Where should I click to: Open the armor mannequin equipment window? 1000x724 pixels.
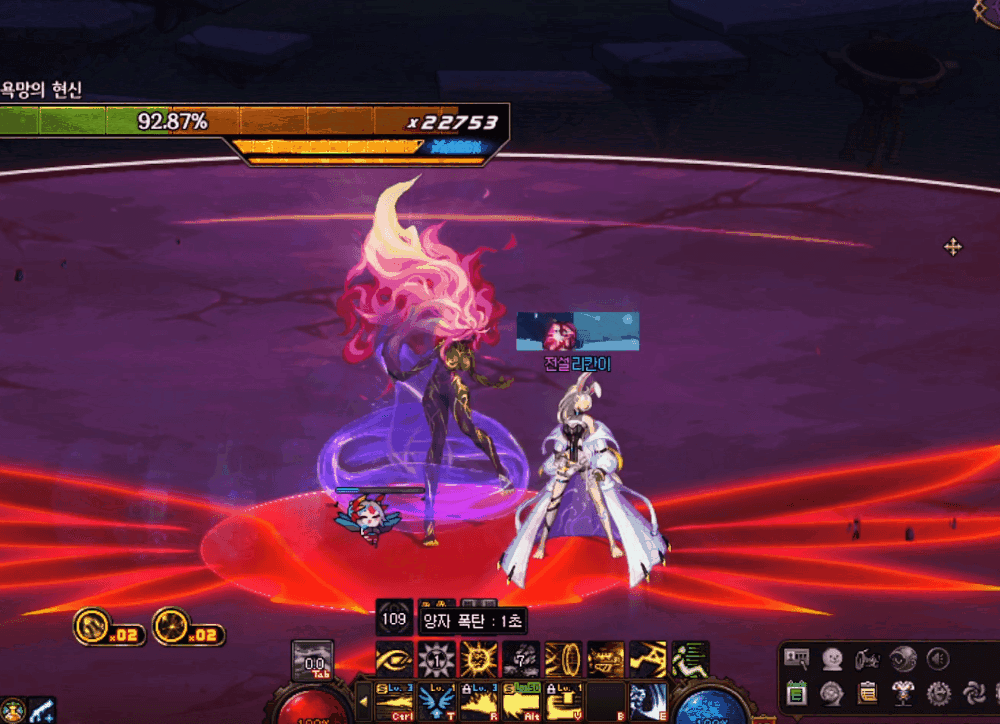click(903, 691)
